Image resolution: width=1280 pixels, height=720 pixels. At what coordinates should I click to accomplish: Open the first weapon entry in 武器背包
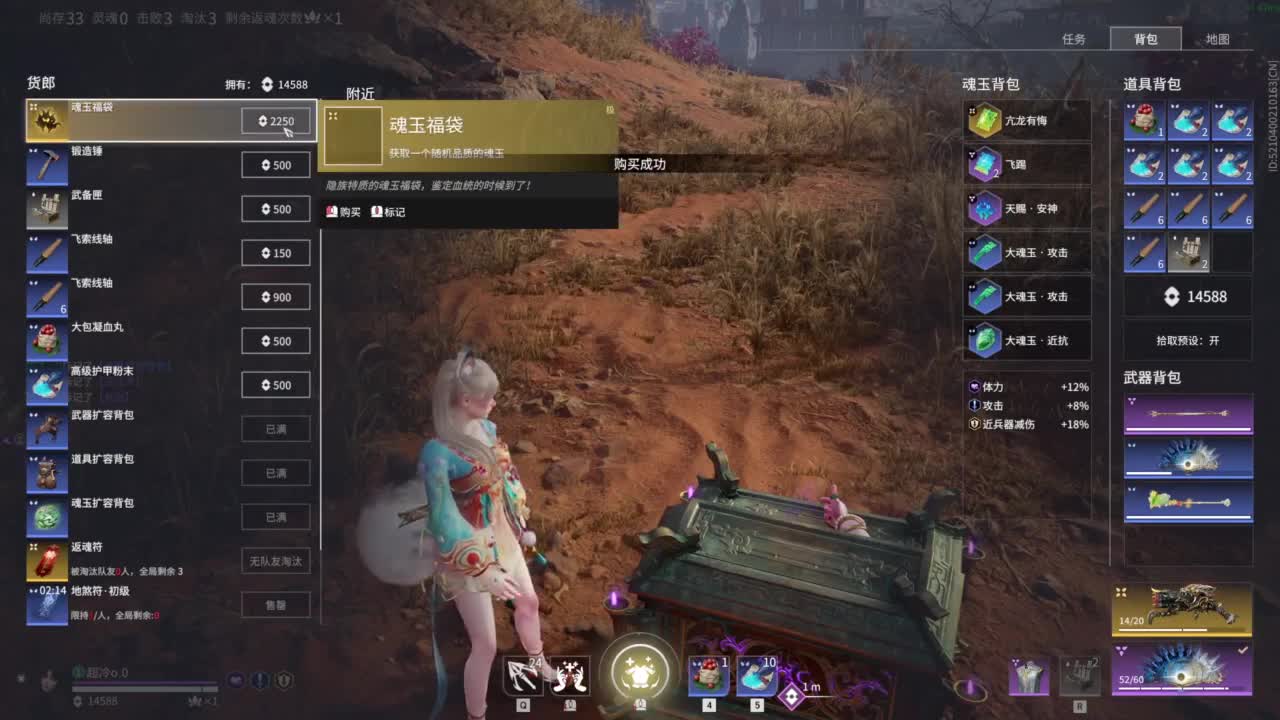[1187, 411]
